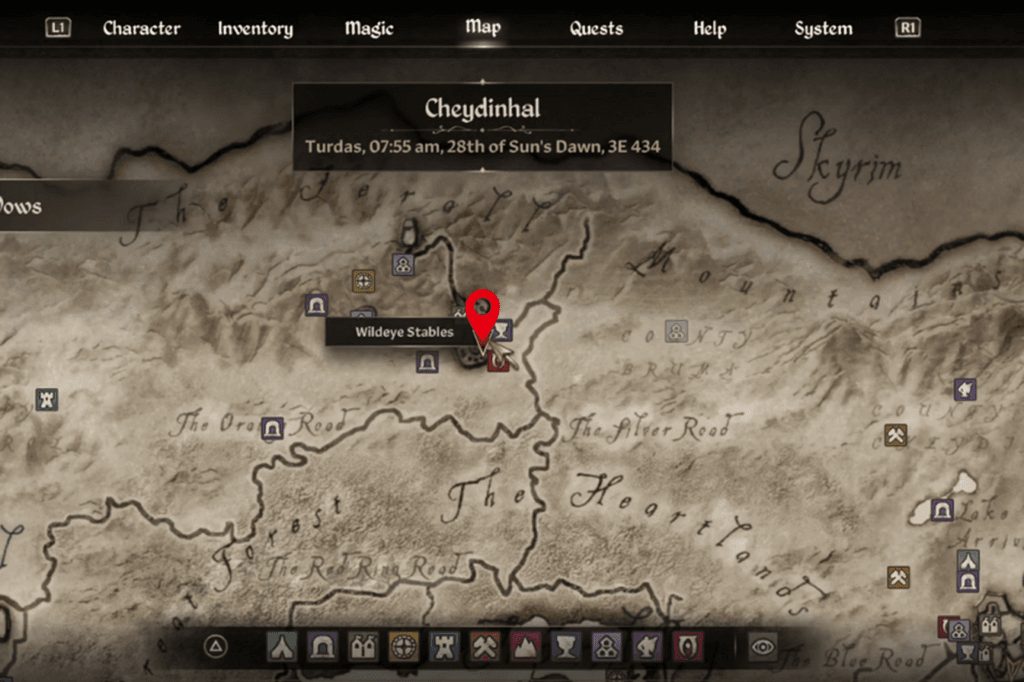
Task: Show the Help tab
Action: [709, 28]
